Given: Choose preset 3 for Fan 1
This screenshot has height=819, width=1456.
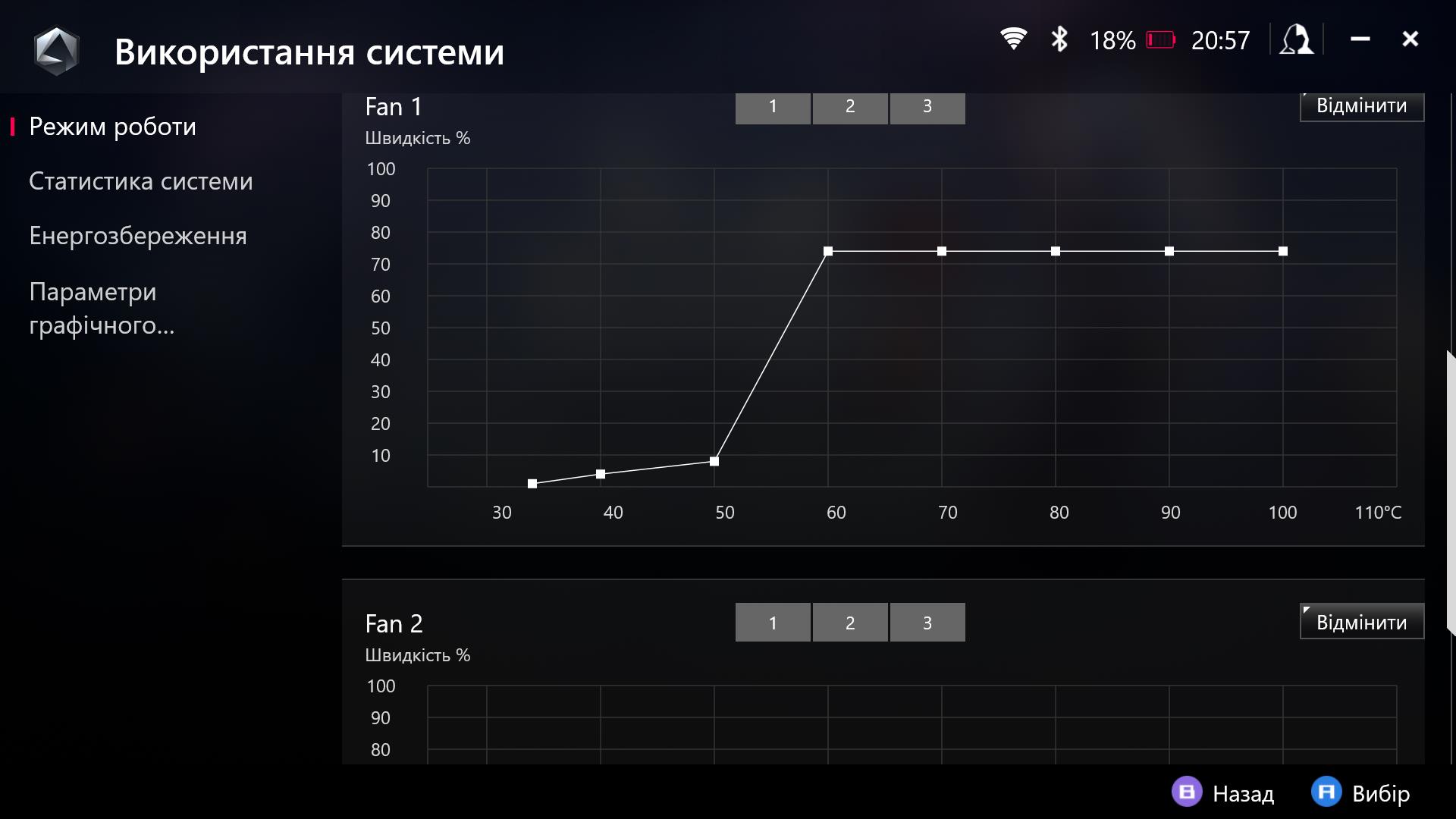Looking at the screenshot, I should [x=927, y=107].
